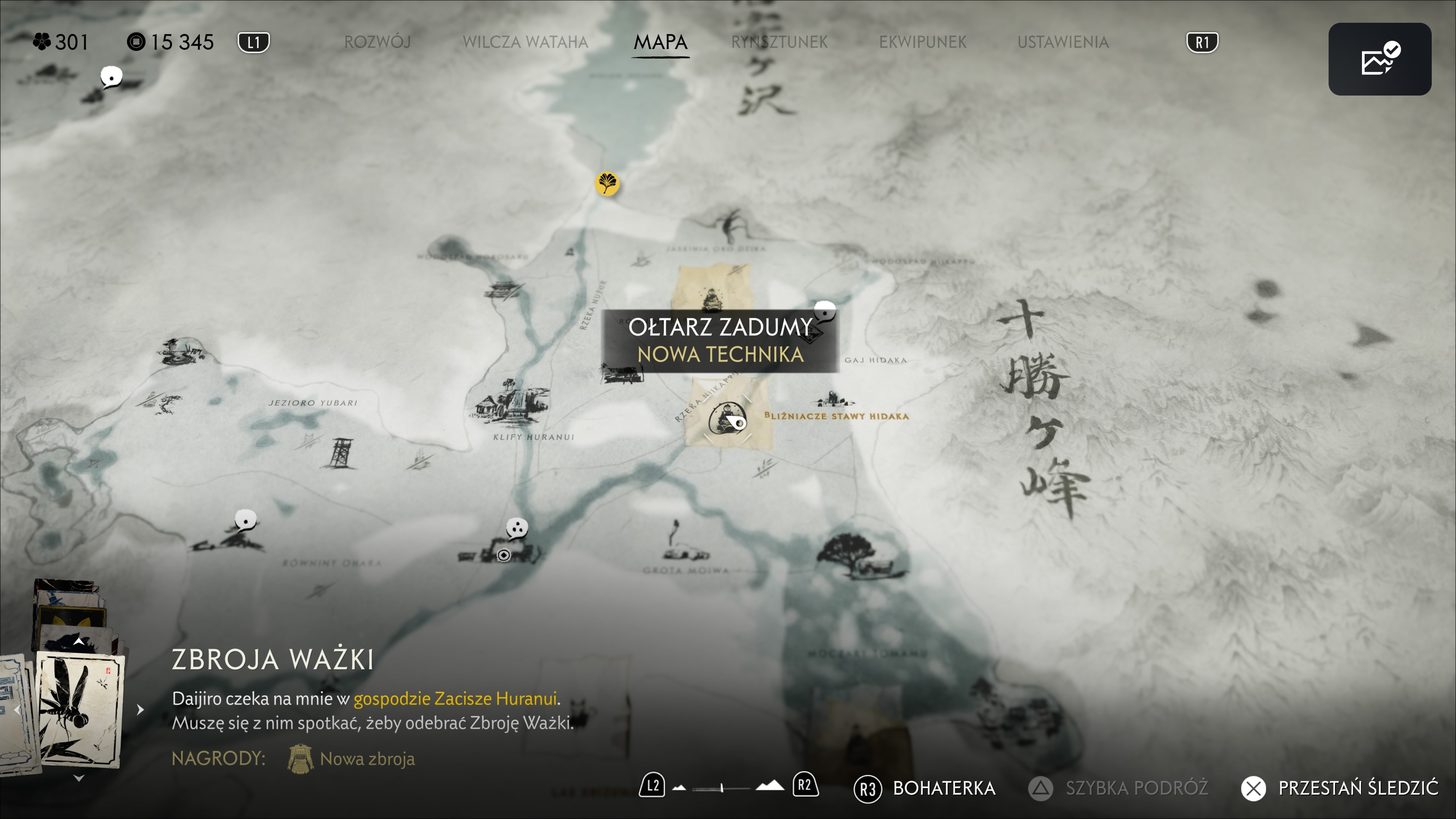
Task: Select the Klify Huranui waterfall house icon
Action: click(x=510, y=402)
